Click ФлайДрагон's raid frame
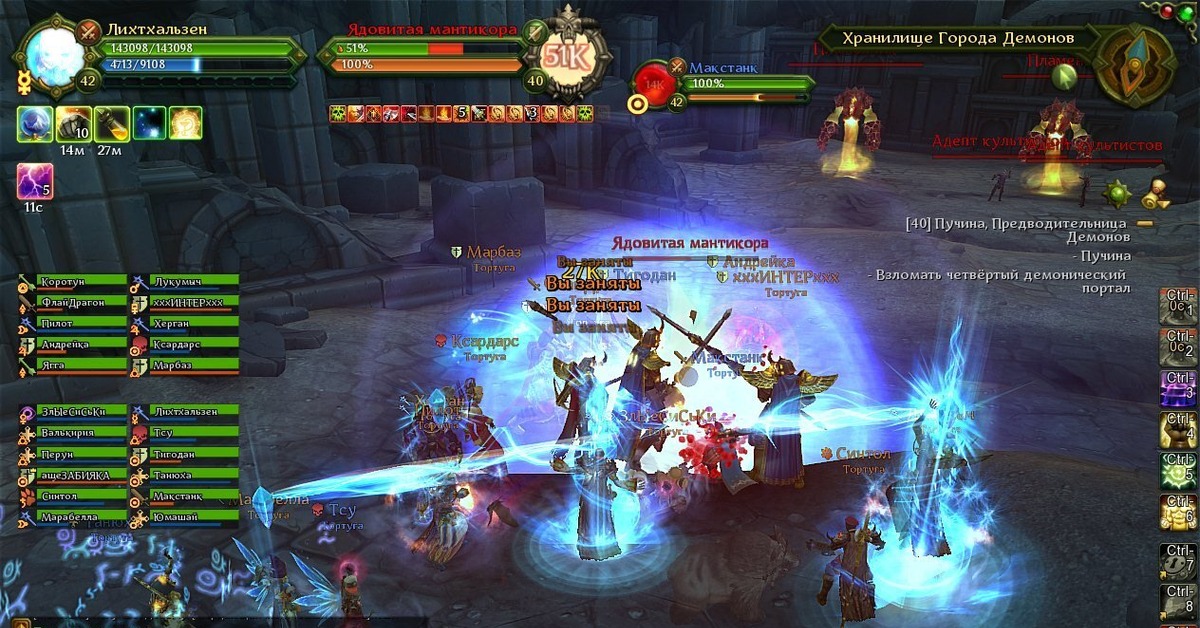The image size is (1200, 628). pyautogui.click(x=80, y=303)
